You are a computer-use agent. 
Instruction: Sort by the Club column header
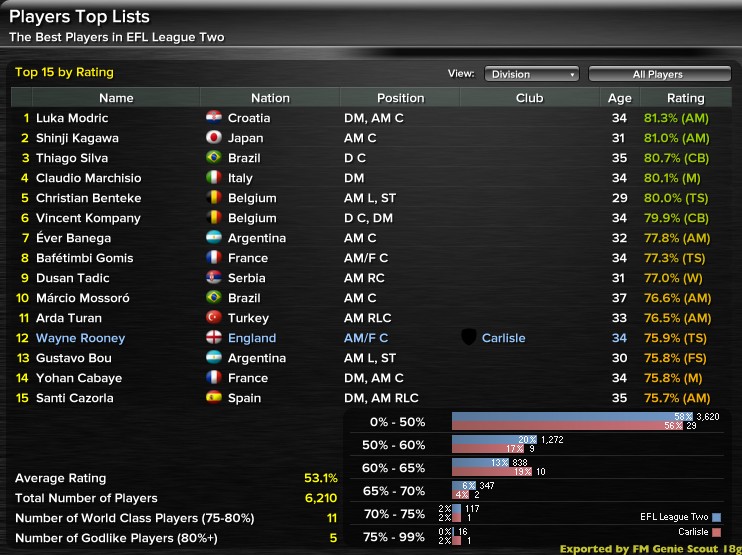(529, 98)
